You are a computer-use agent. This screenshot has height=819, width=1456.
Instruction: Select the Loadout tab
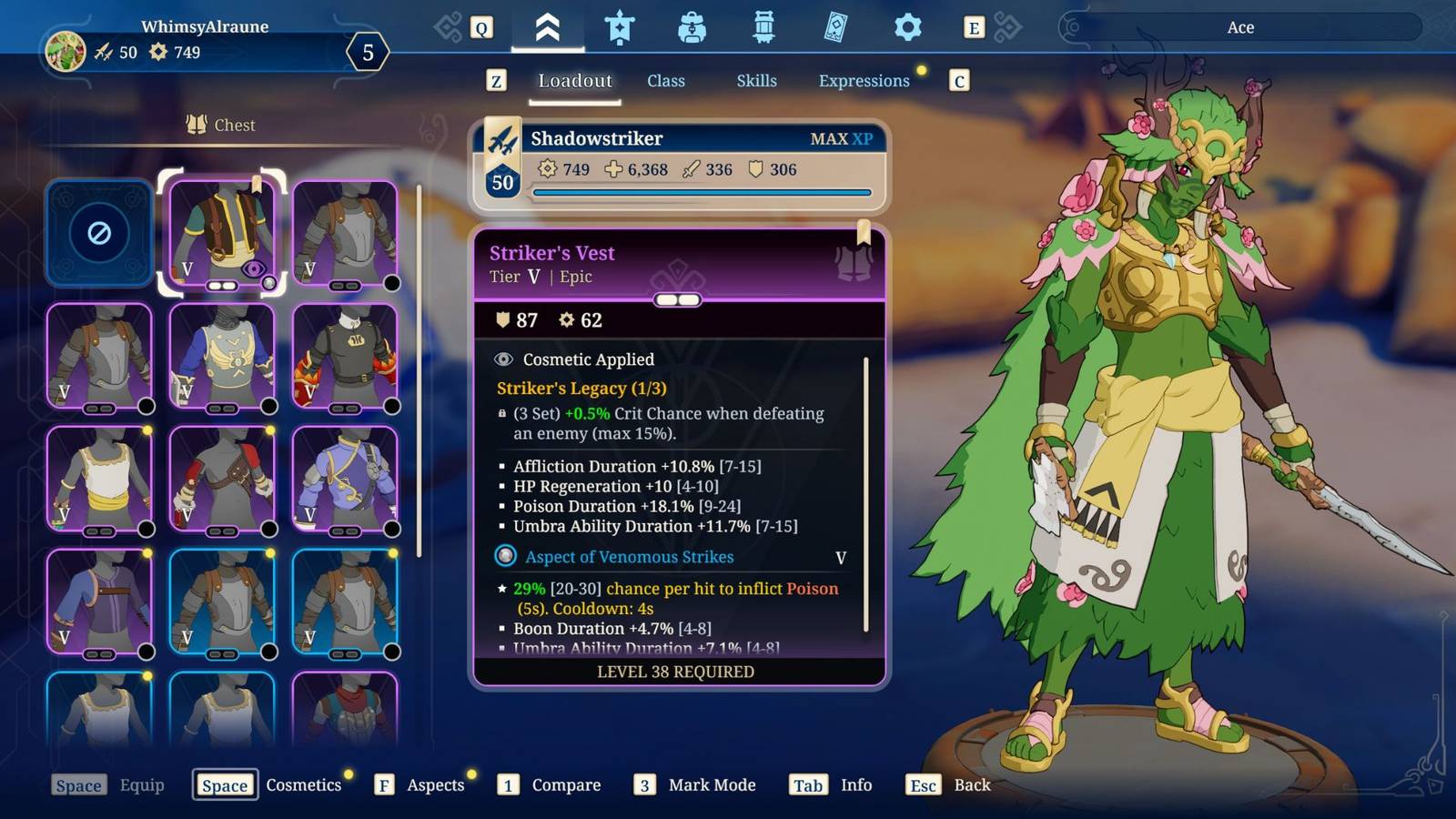[x=575, y=81]
